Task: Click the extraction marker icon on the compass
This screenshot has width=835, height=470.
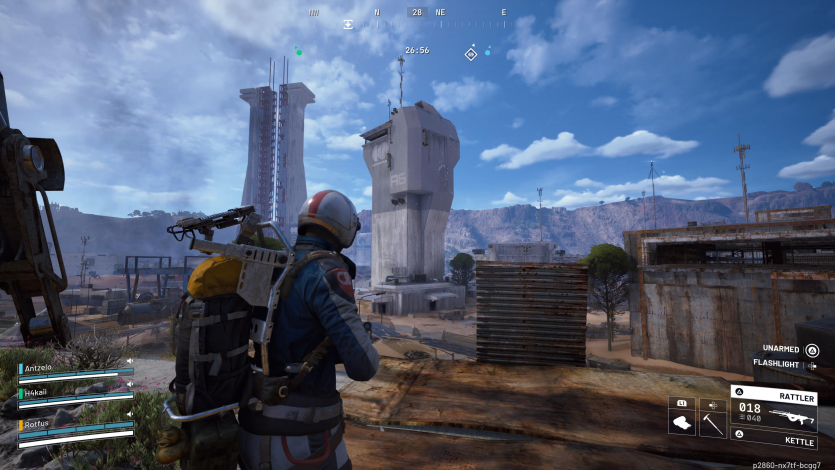Action: [348, 24]
